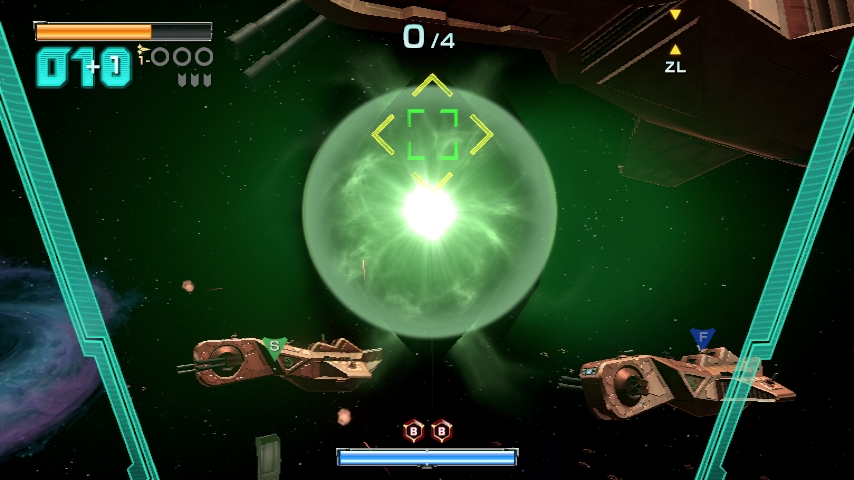Select the green S teammate marker

[x=274, y=347]
